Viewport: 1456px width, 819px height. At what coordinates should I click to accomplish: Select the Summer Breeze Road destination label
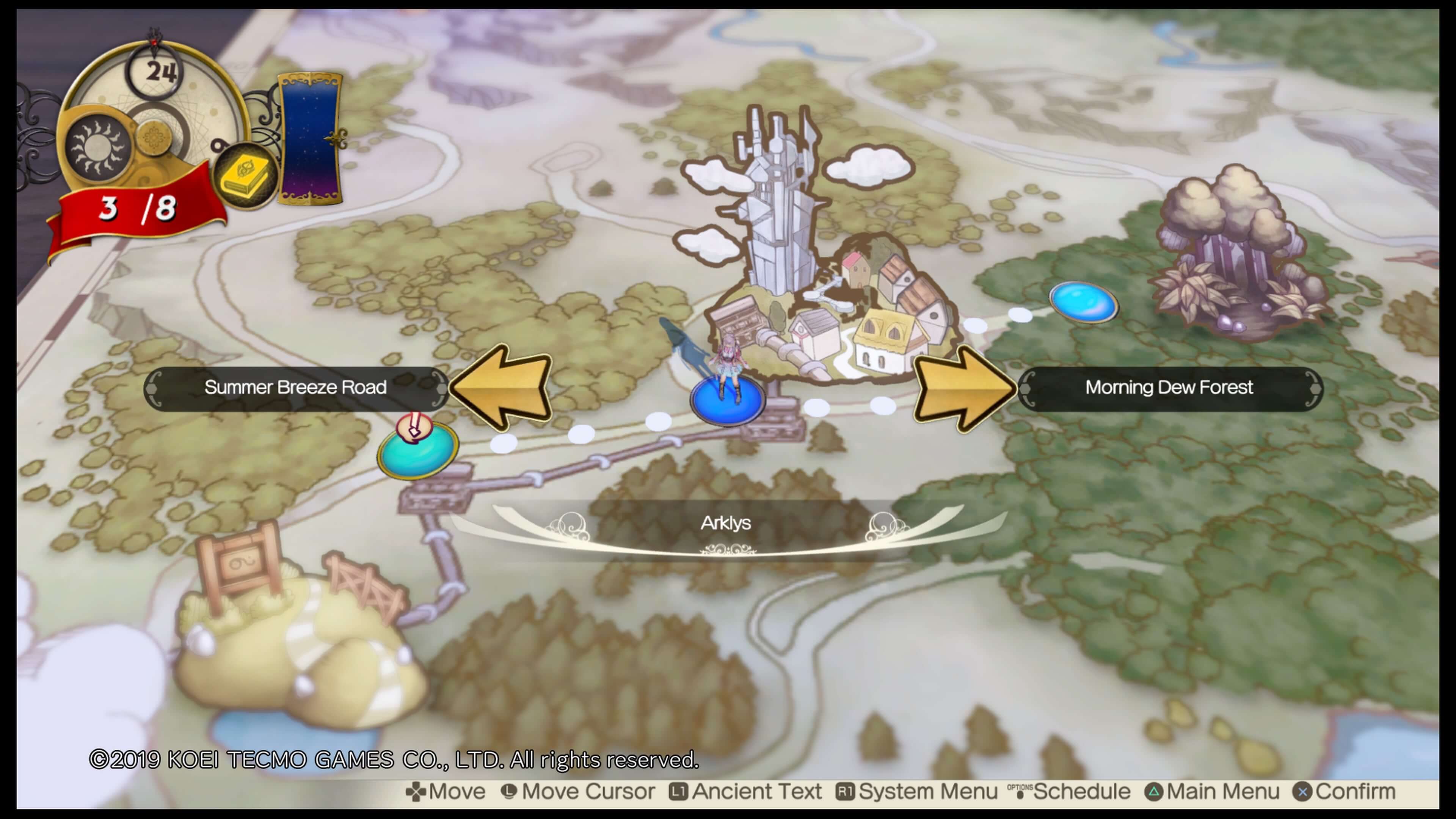pos(296,388)
